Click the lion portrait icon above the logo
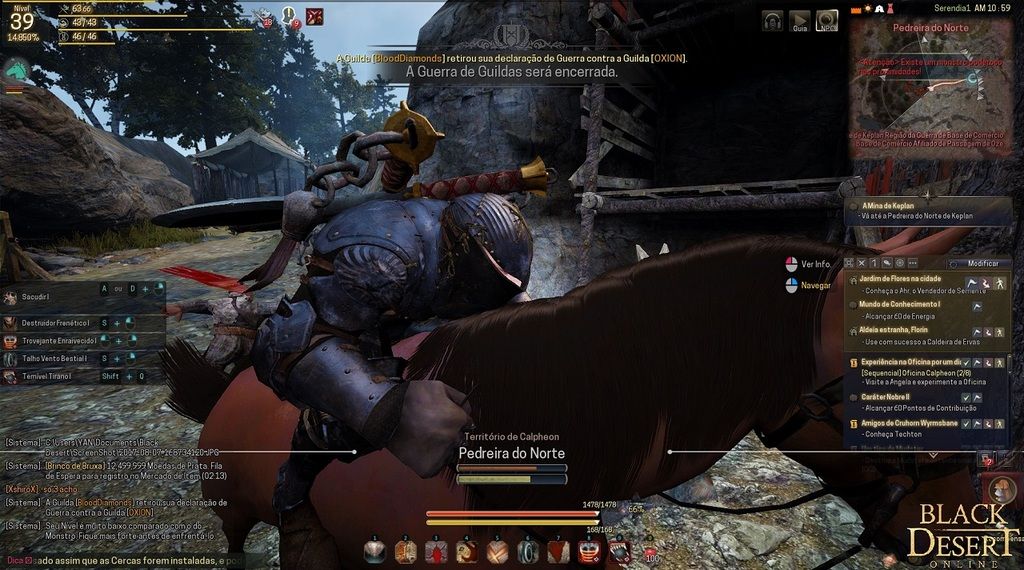This screenshot has height=570, width=1024. 999,489
